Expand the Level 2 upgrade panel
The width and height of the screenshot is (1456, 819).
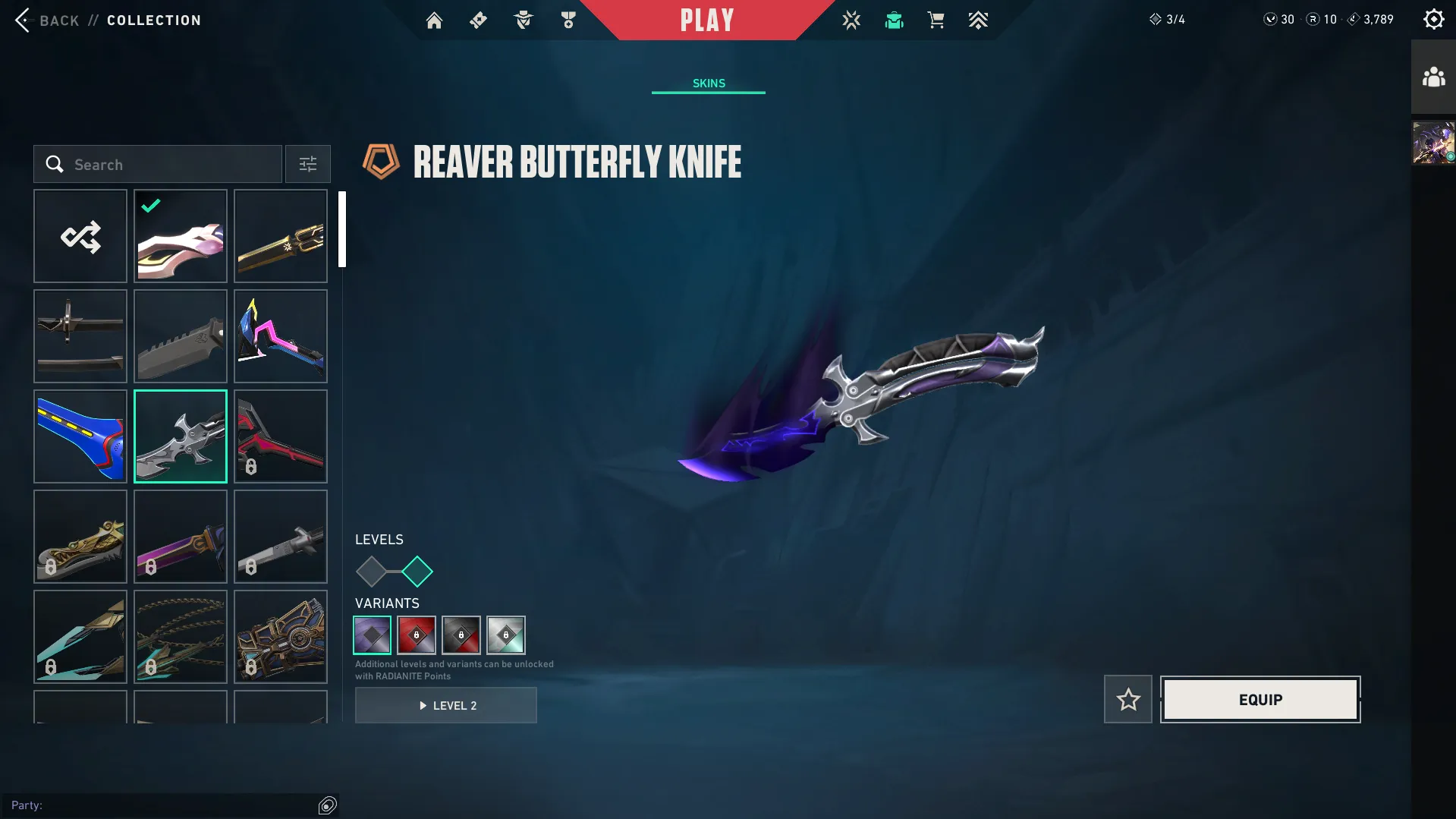coord(446,705)
